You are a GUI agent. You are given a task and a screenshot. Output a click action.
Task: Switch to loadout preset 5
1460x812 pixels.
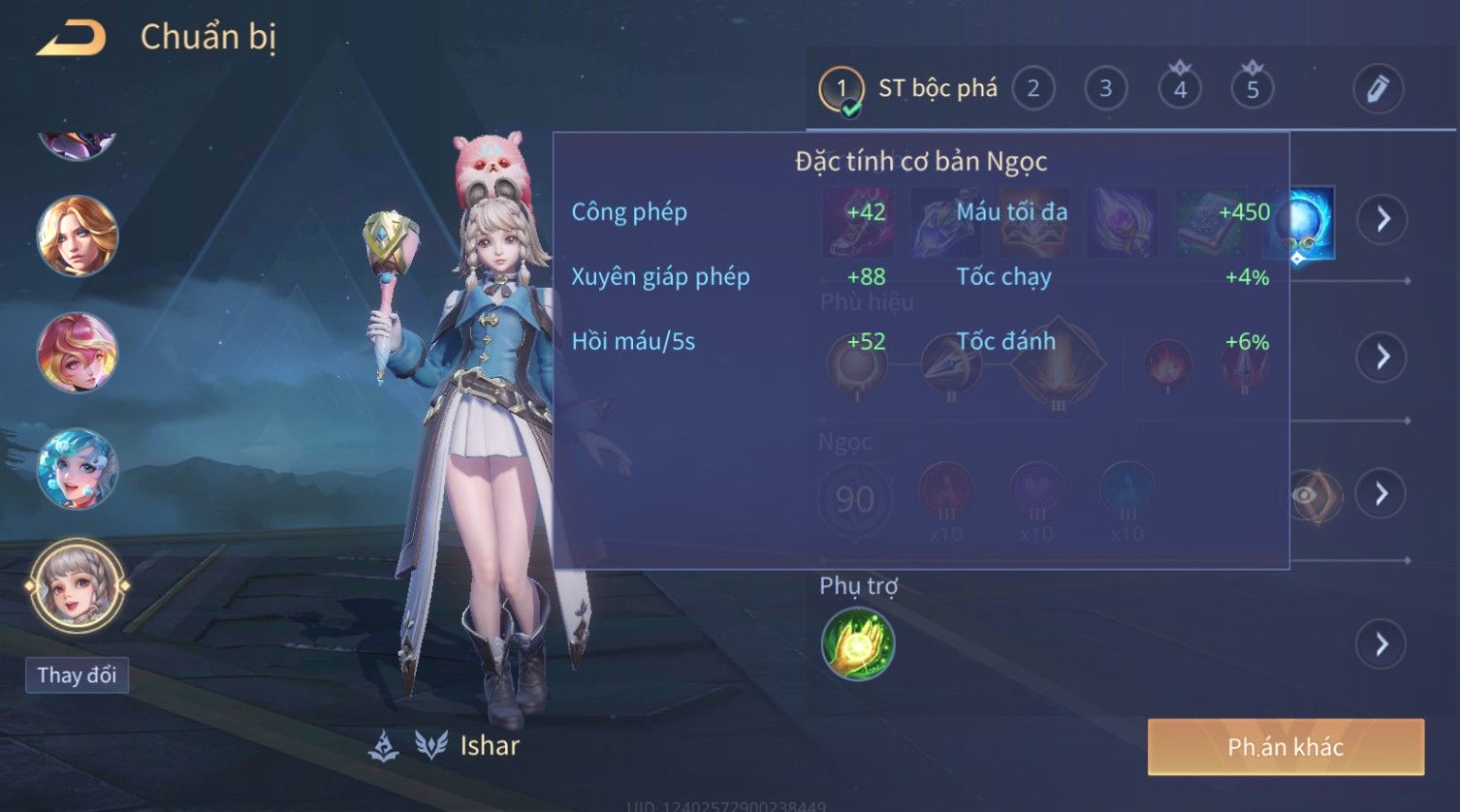[x=1253, y=89]
